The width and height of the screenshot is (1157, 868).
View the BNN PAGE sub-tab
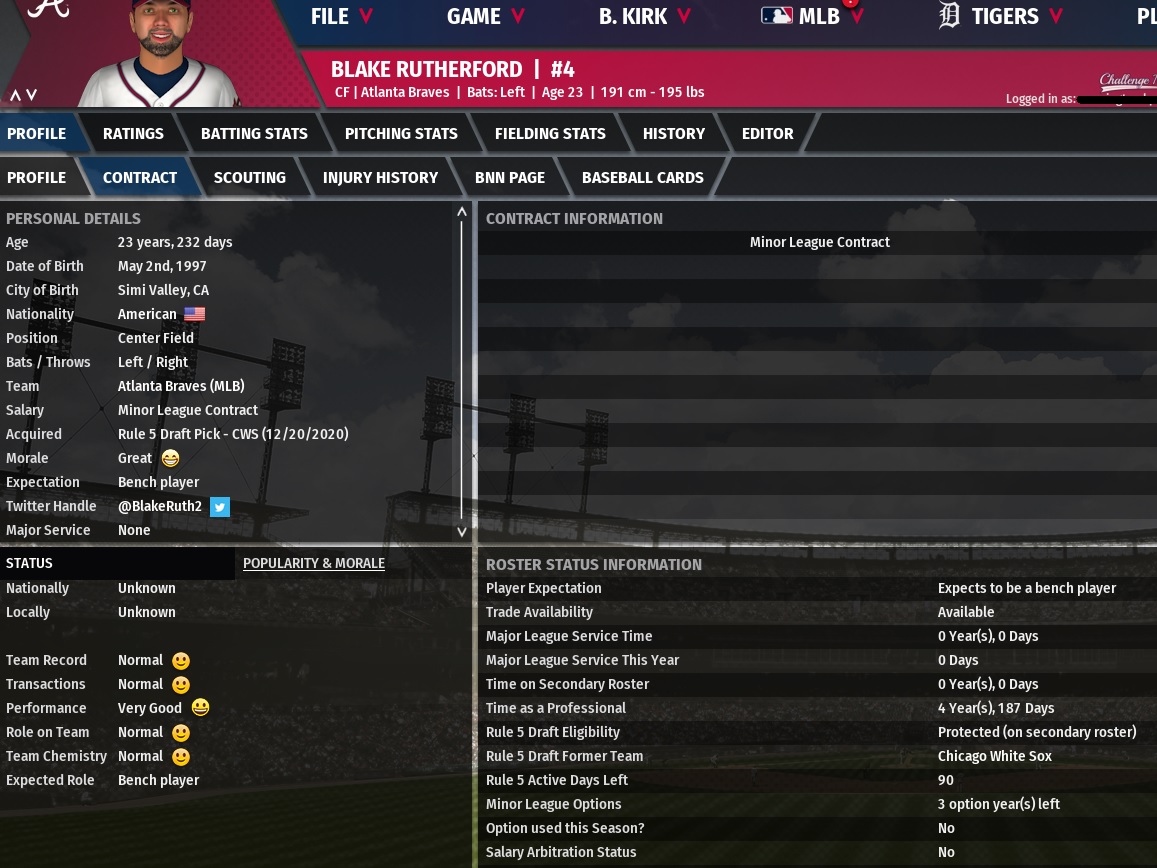[x=509, y=177]
